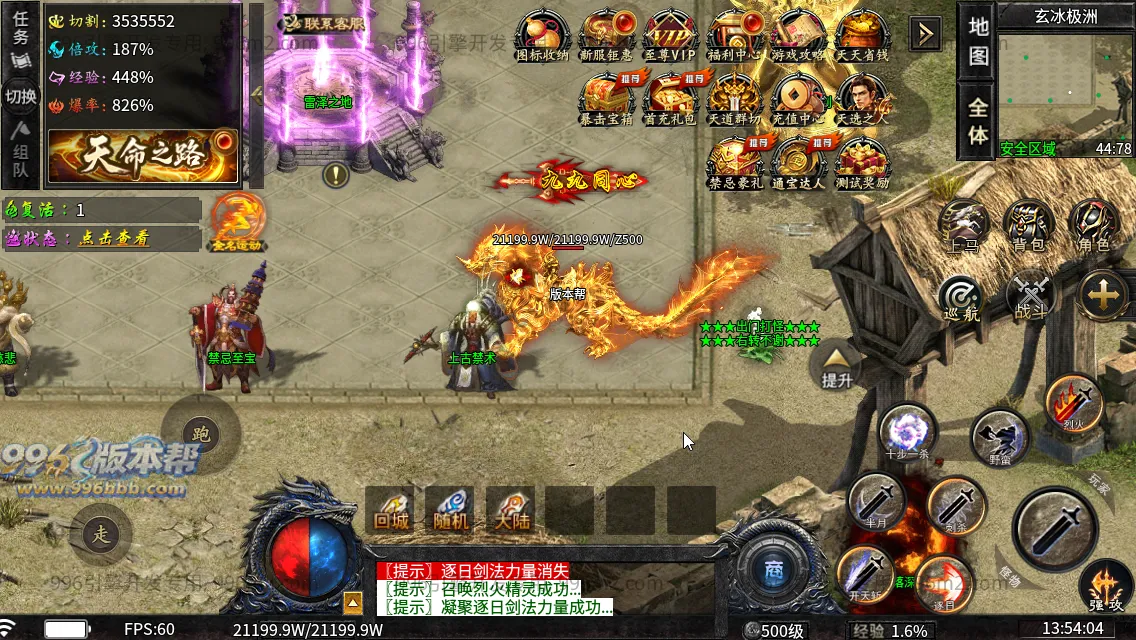Collapse the top icon row with the arrow button

pos(925,34)
